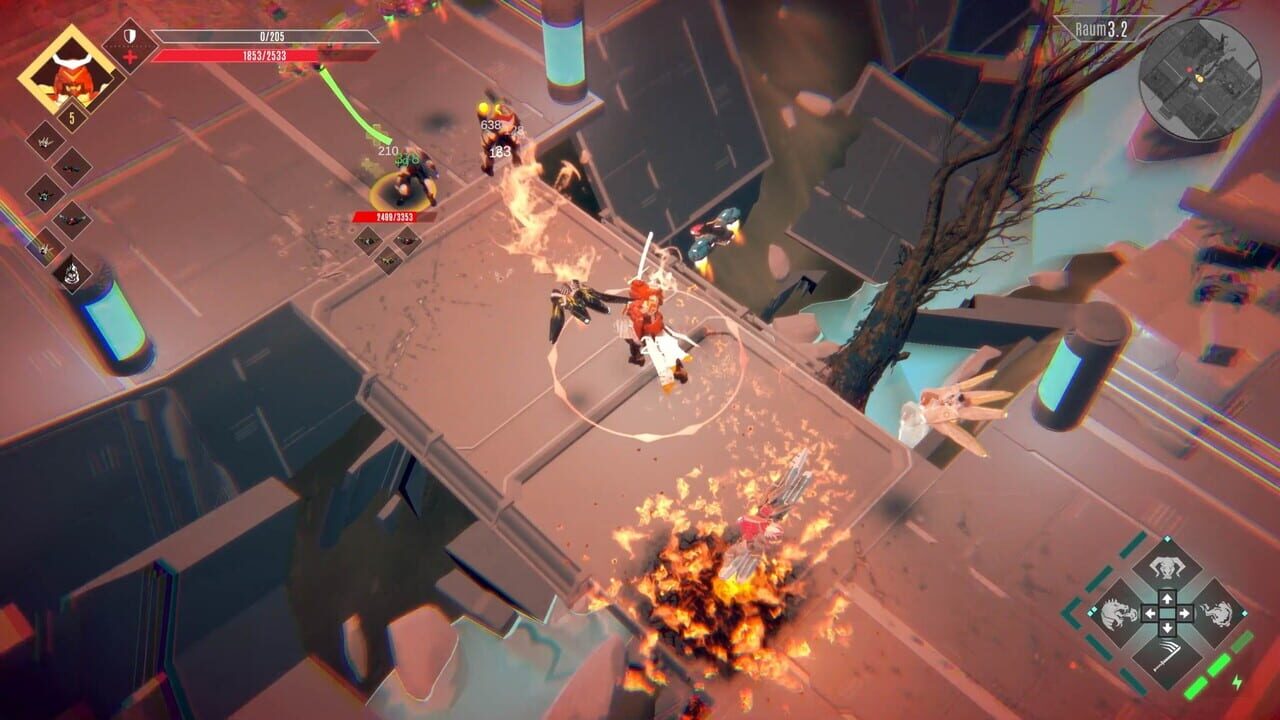Click the curled creature ability icon on the right diamond
1280x720 pixels.
(x=1216, y=612)
